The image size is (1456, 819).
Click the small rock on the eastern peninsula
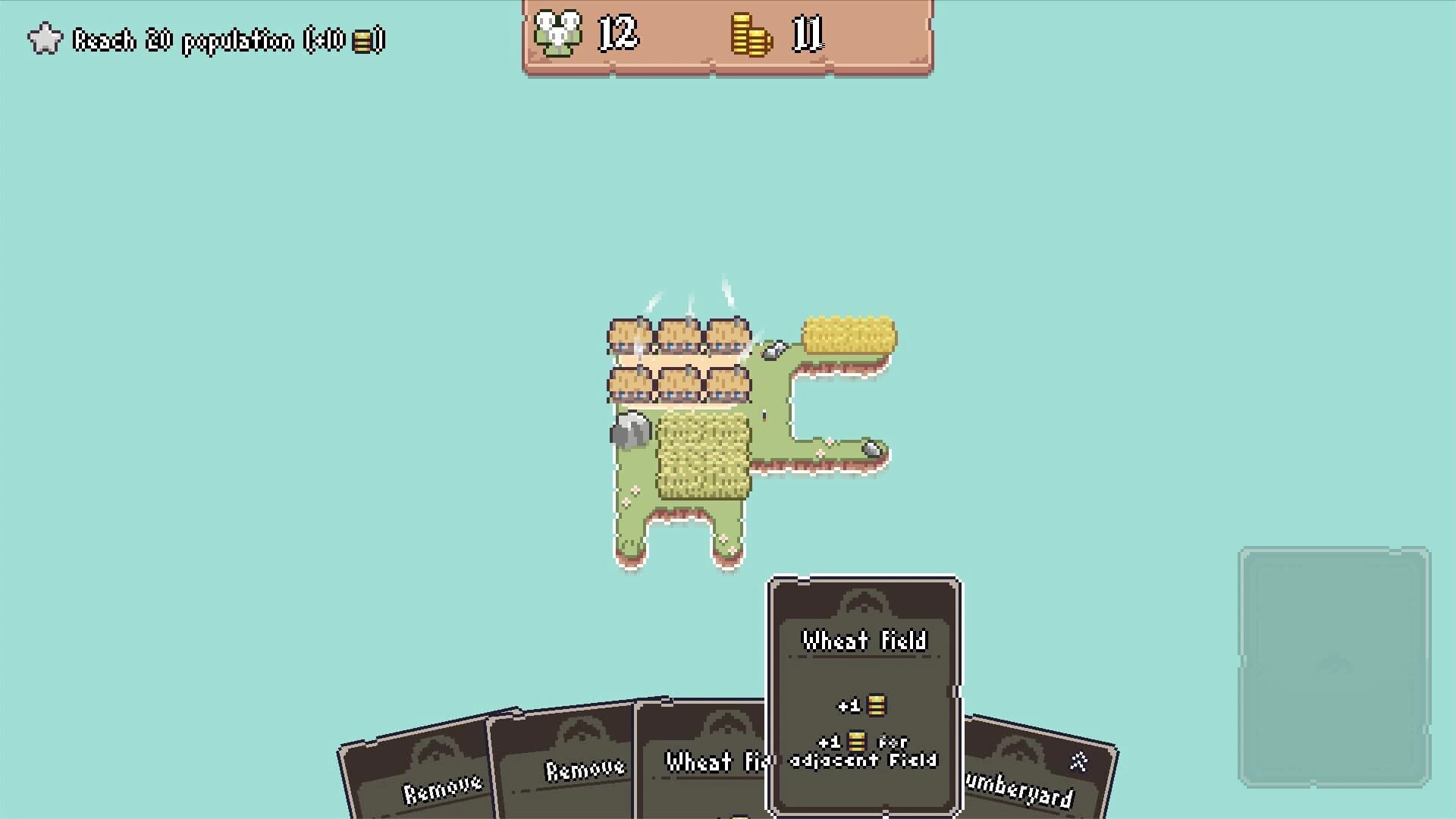[871, 449]
